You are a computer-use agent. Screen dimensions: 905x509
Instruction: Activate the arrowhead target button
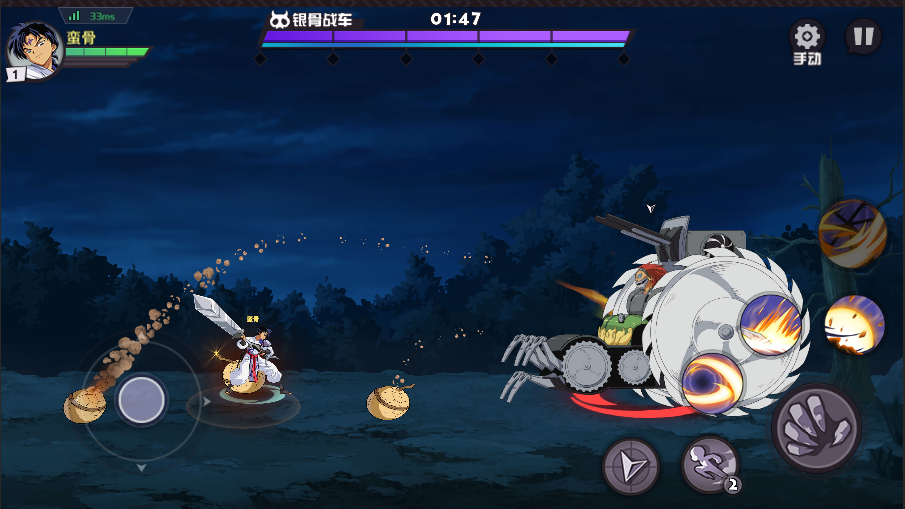(x=631, y=466)
